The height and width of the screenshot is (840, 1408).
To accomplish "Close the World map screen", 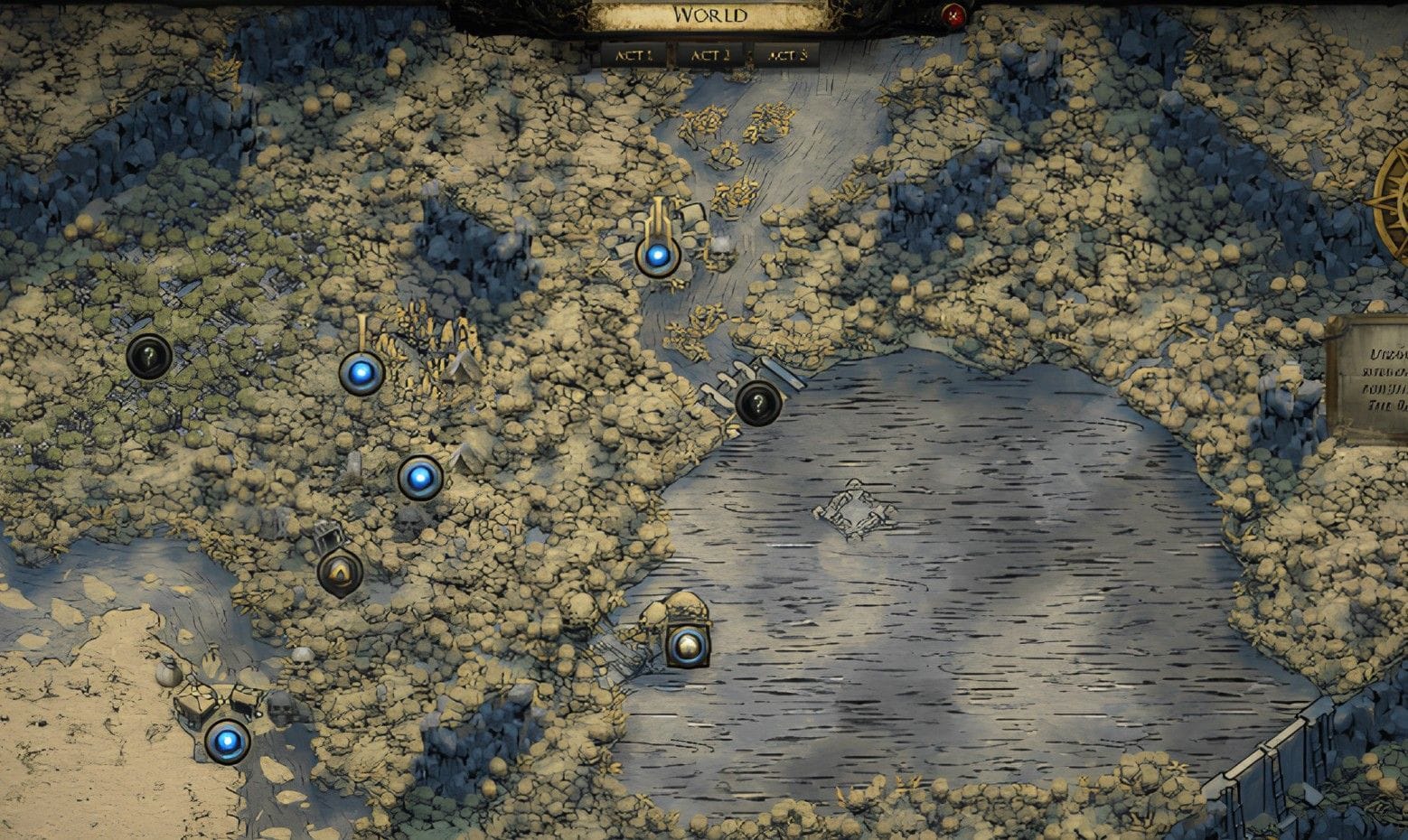I will click(x=953, y=12).
